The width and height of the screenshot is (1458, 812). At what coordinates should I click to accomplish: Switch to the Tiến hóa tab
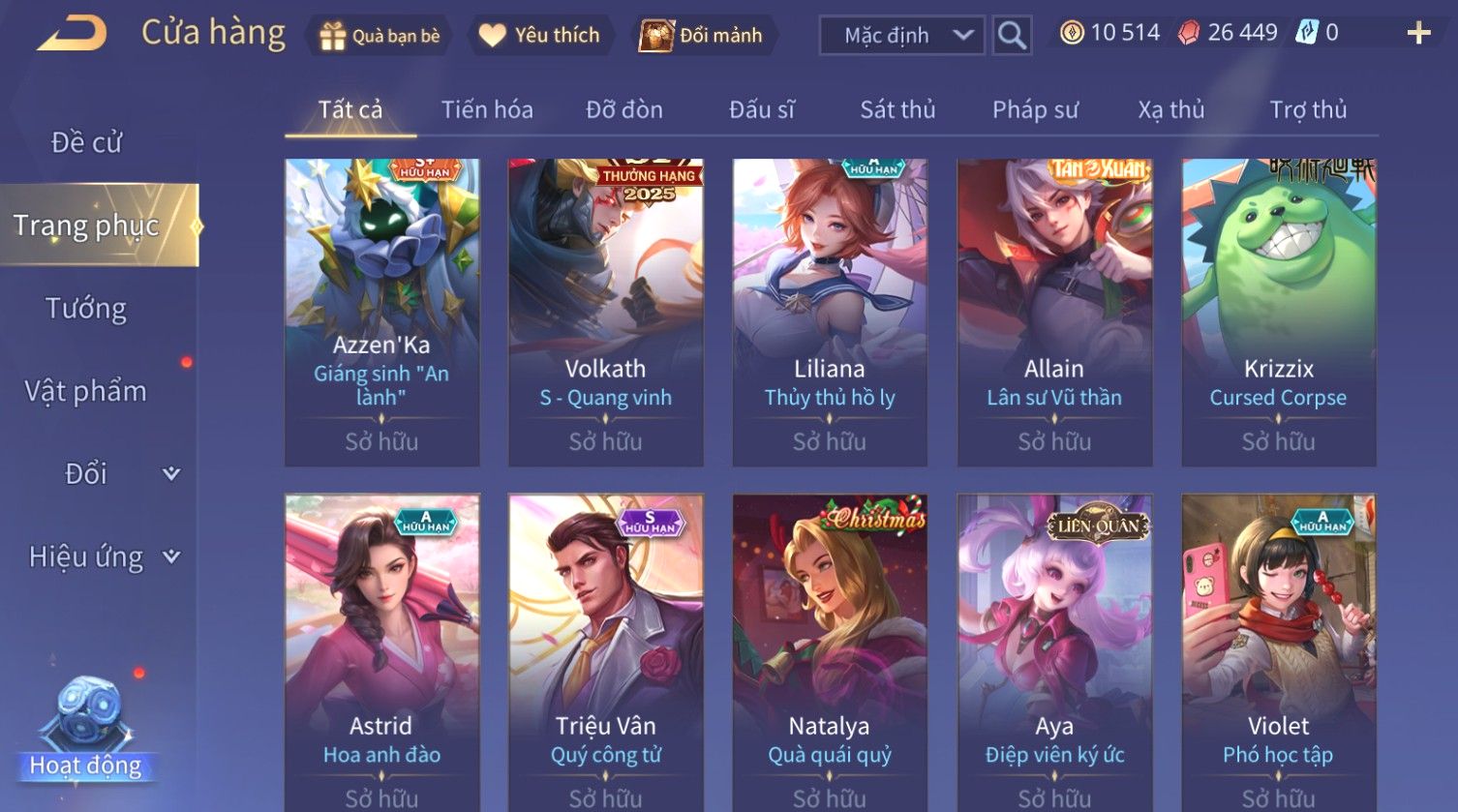[x=487, y=109]
